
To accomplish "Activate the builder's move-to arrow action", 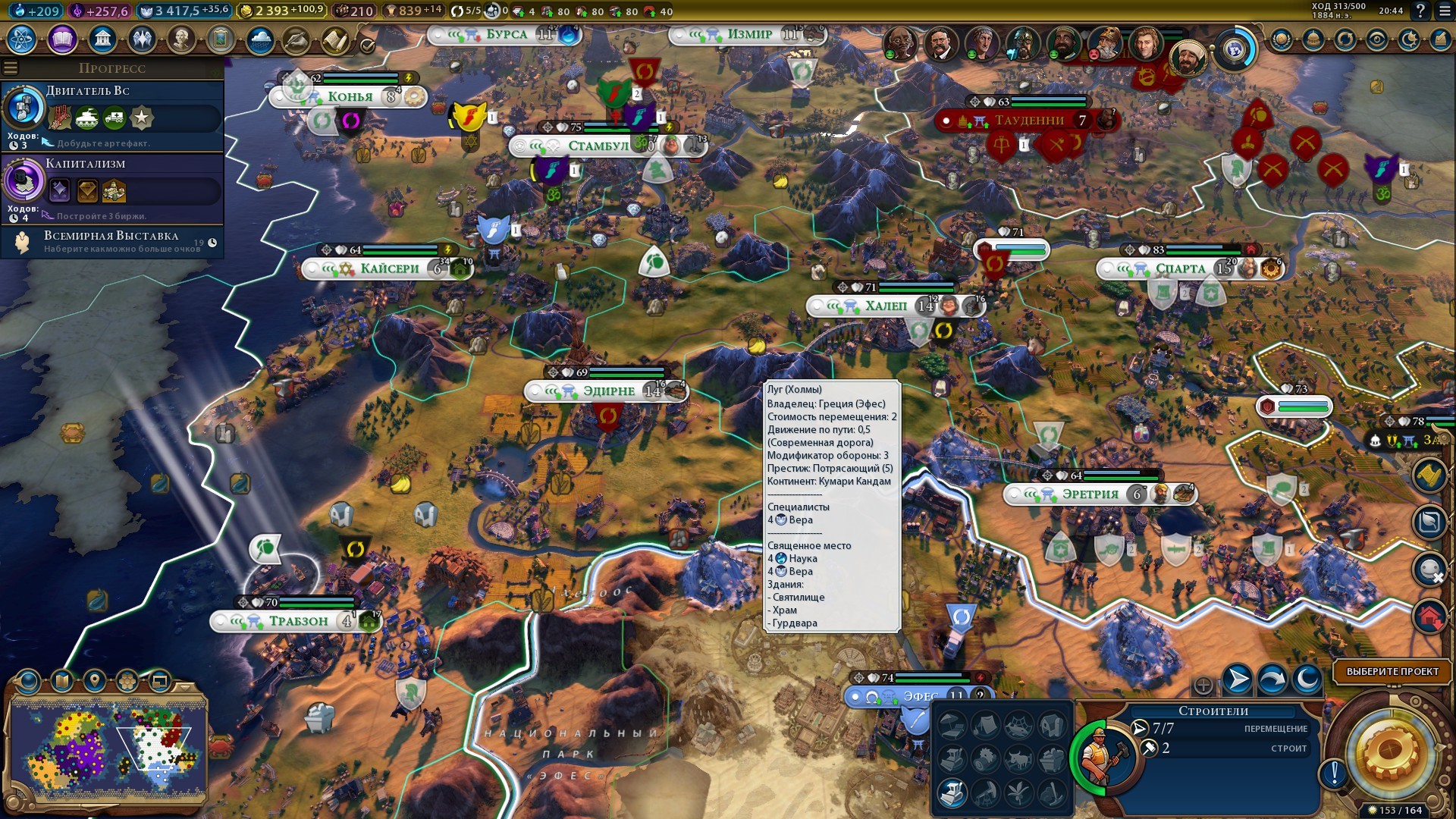I will 1237,679.
